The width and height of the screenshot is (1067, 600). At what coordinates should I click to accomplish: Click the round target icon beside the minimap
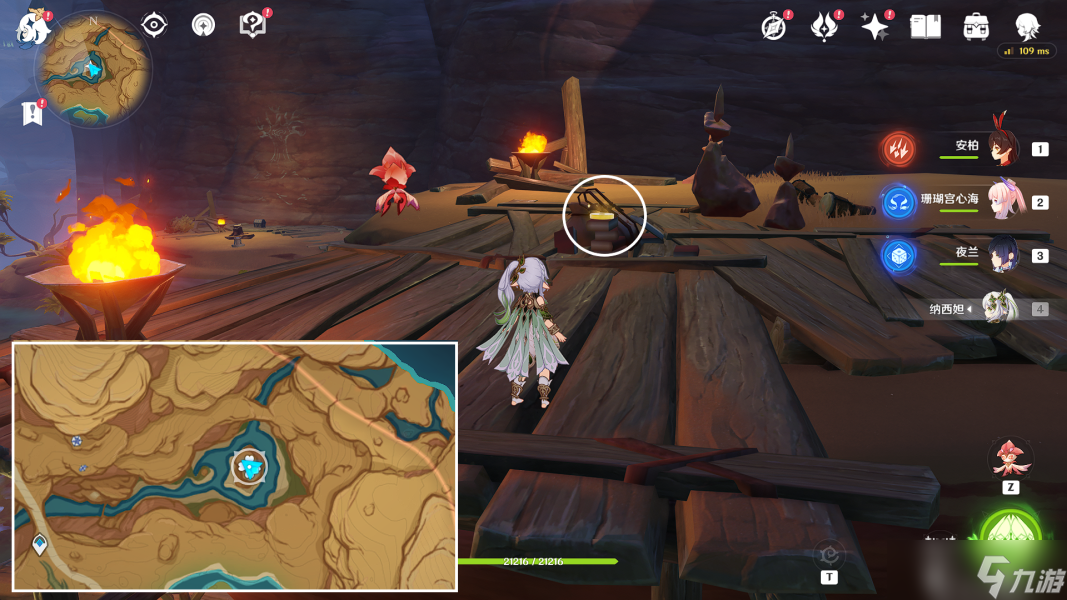point(203,25)
